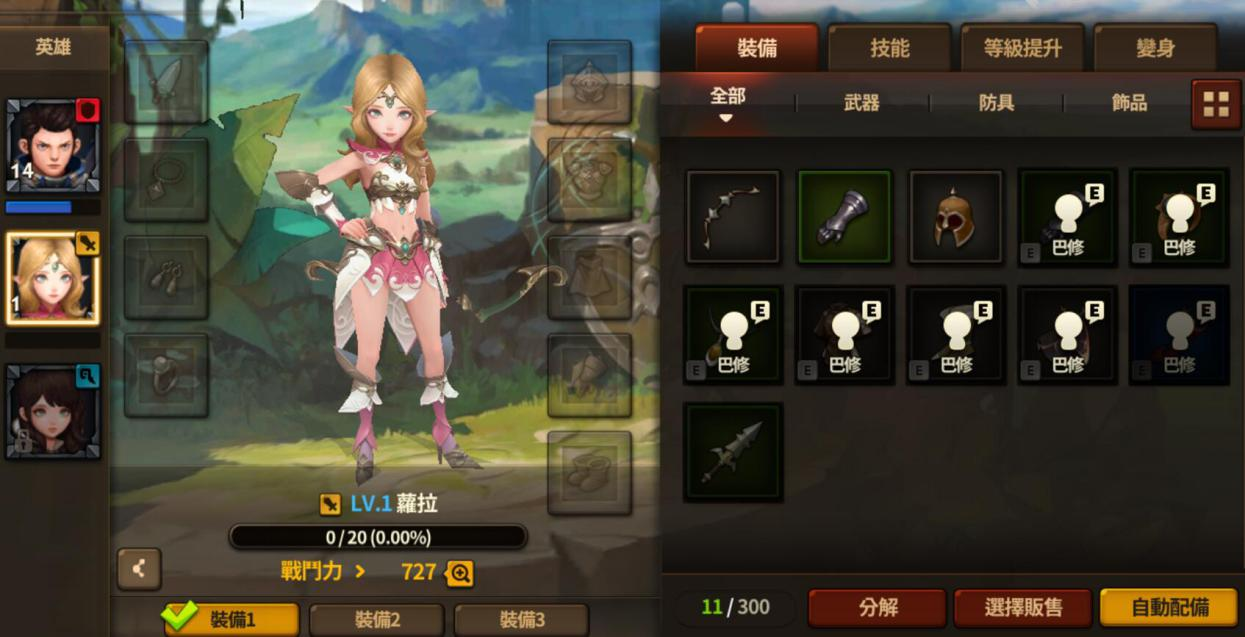Select the bow item slot
Viewport: 1245px width, 637px height.
[x=733, y=217]
